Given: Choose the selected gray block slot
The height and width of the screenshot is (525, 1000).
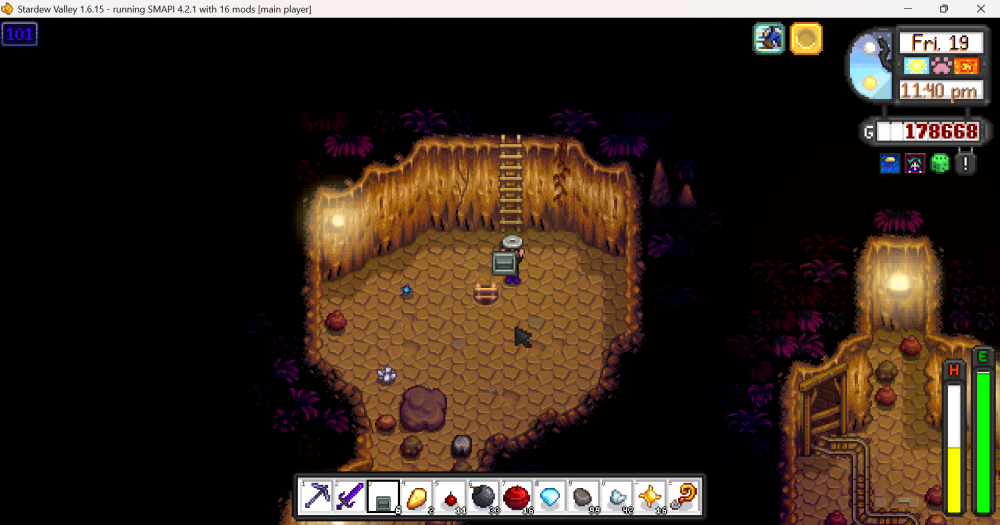Looking at the screenshot, I should coord(383,496).
